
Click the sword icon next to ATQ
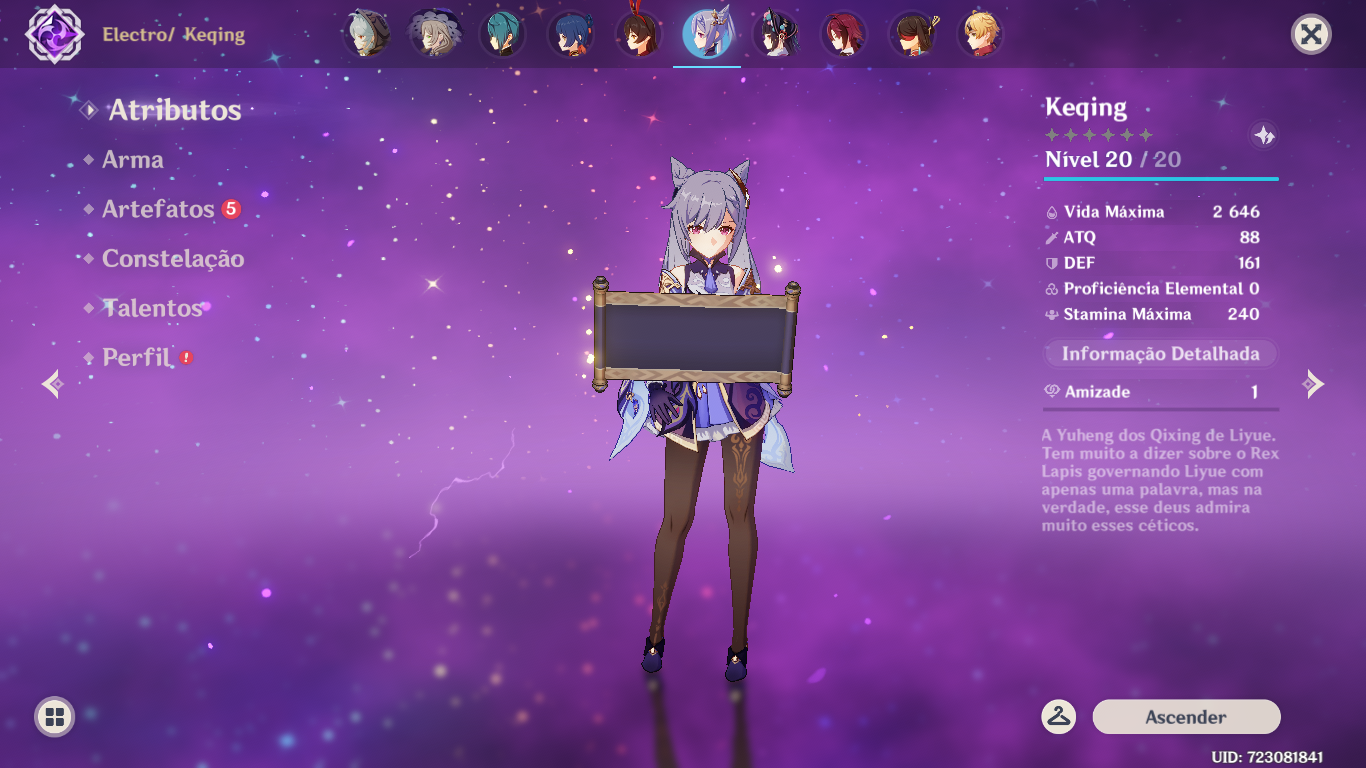[1055, 238]
